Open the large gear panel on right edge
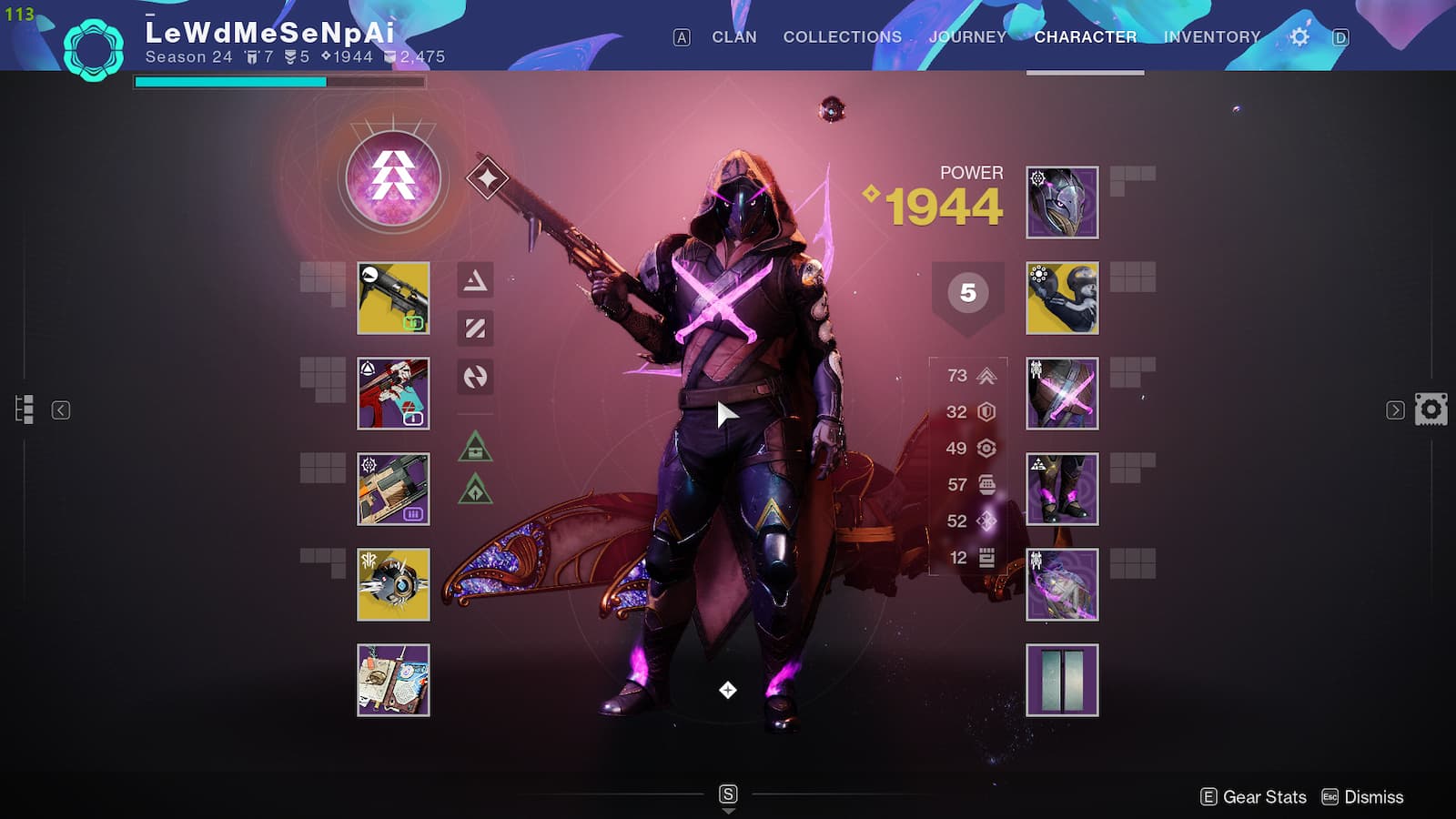Image resolution: width=1456 pixels, height=819 pixels. tap(1431, 409)
